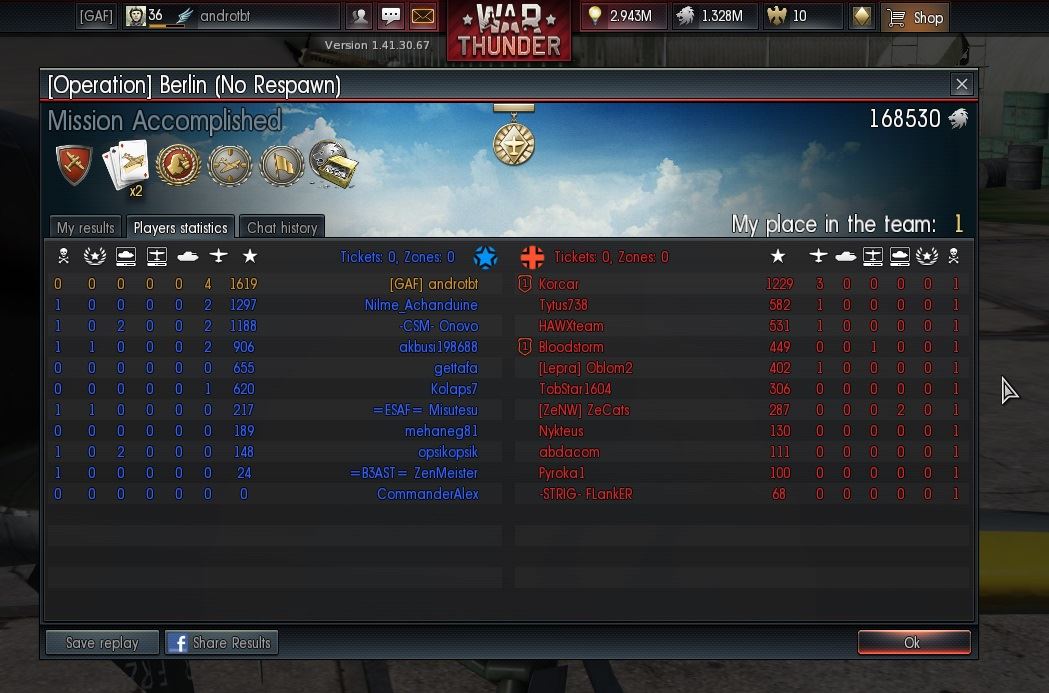Viewport: 1049px width, 693px height.
Task: Open the Chat history tab
Action: click(282, 228)
